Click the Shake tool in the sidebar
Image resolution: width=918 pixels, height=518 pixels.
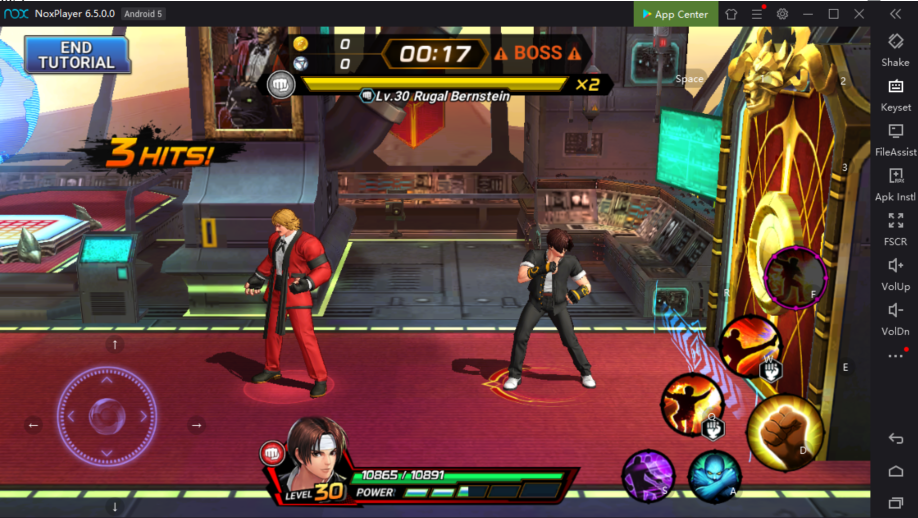[x=895, y=49]
